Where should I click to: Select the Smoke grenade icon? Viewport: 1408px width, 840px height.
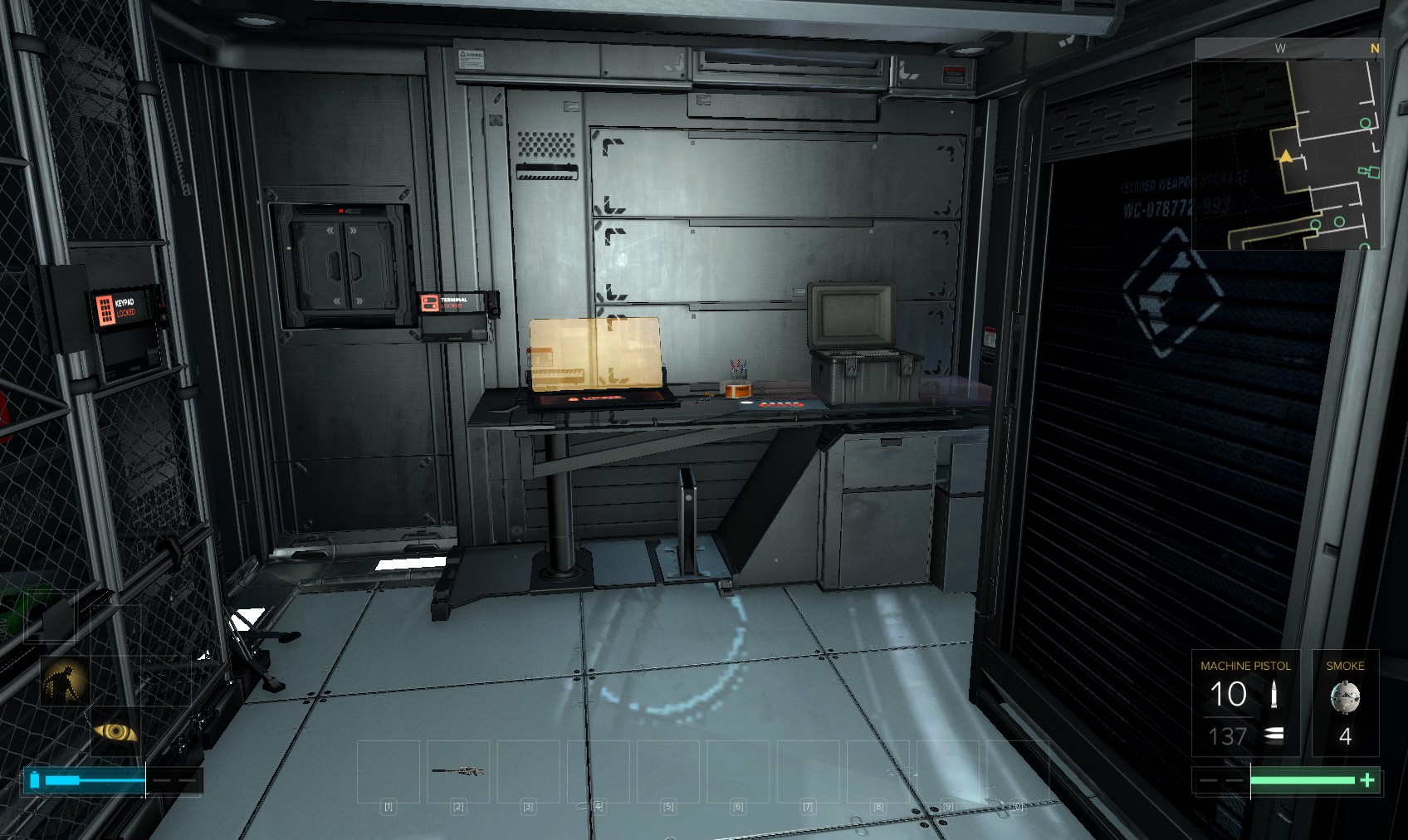[1345, 697]
